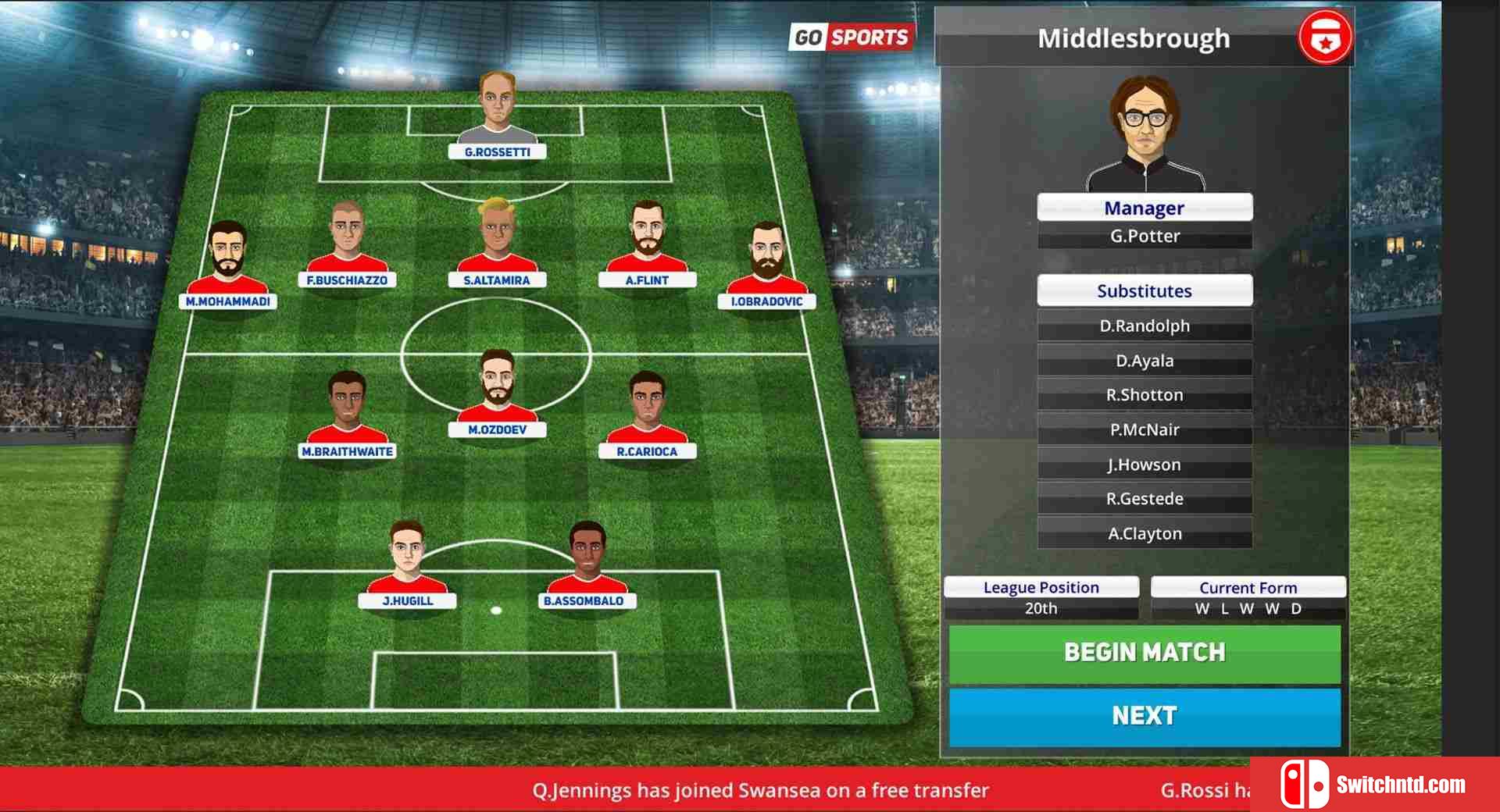This screenshot has height=812, width=1500.
Task: Click the blue Next button
Action: pyautogui.click(x=1145, y=716)
